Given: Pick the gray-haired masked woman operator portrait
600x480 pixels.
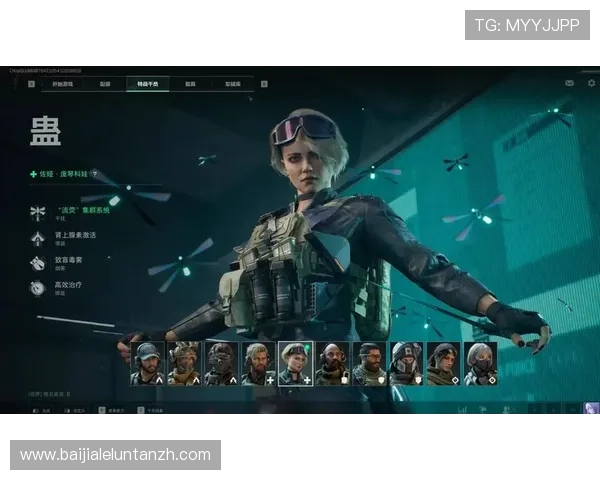Looking at the screenshot, I should coord(480,364).
